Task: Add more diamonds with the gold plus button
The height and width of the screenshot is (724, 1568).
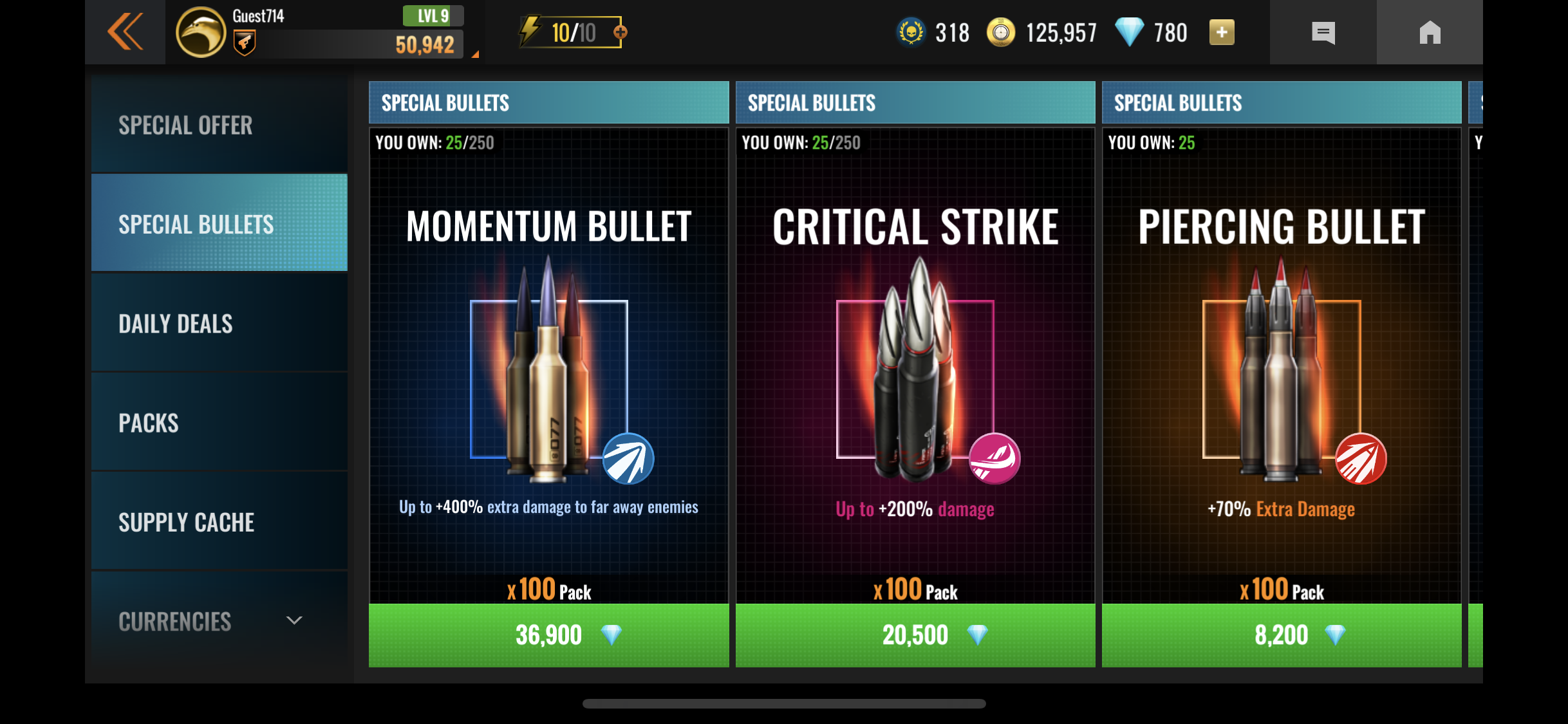Action: click(1221, 32)
